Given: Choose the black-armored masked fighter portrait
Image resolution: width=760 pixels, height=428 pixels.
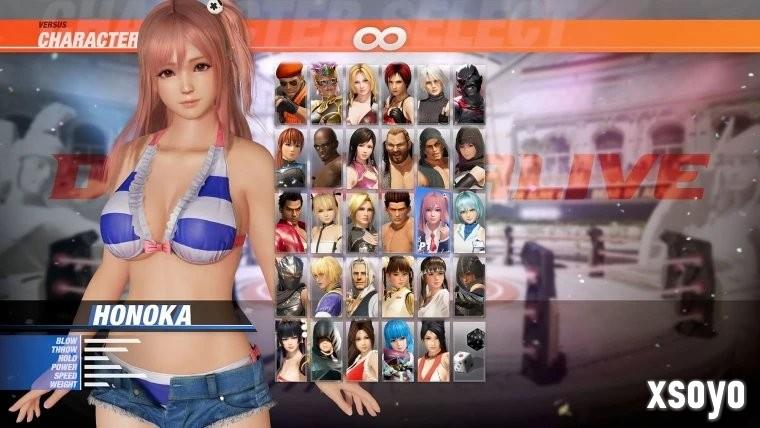Looking at the screenshot, I should click(468, 93).
